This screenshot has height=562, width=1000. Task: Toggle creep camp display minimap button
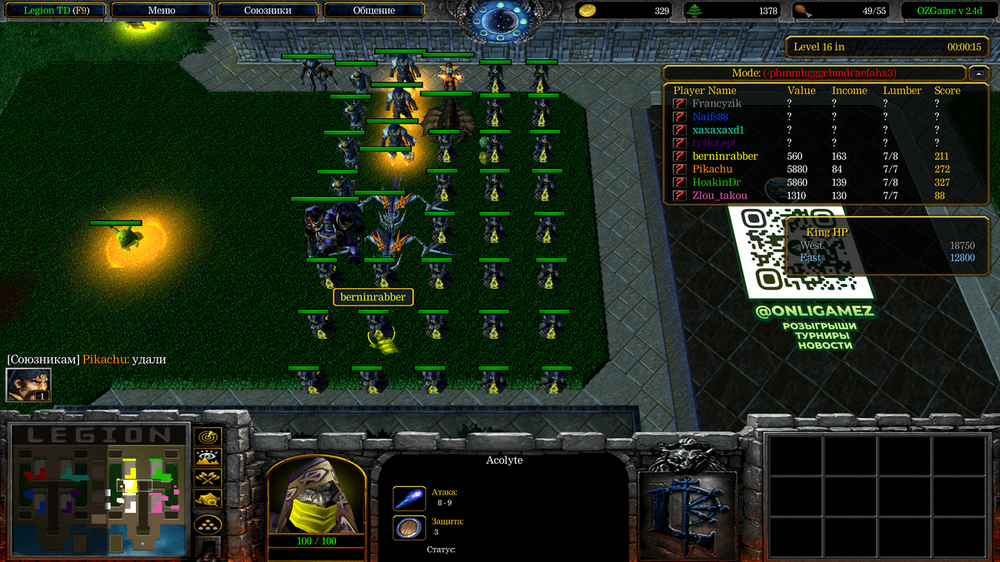[208, 500]
